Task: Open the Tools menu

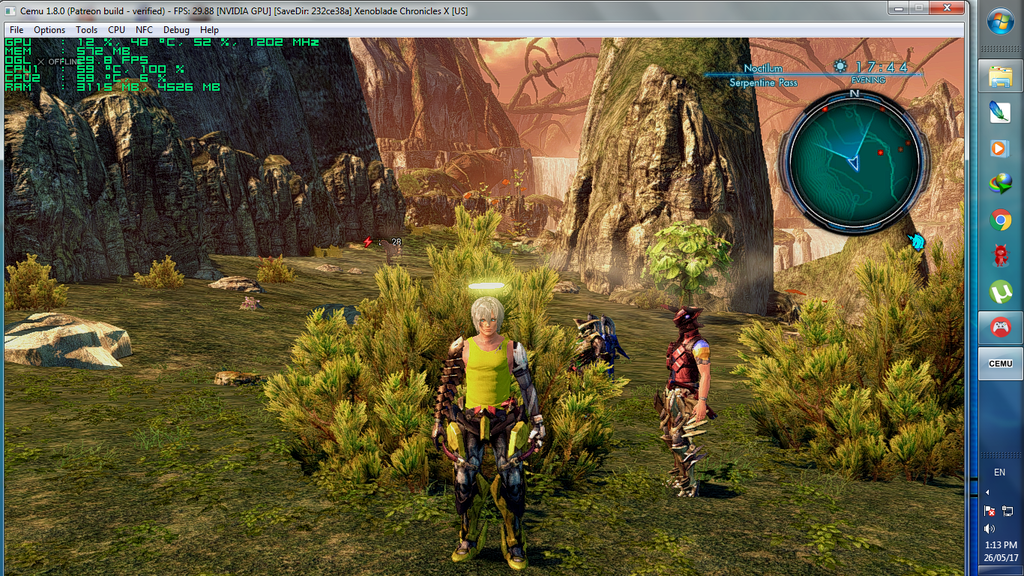Action: pyautogui.click(x=87, y=30)
